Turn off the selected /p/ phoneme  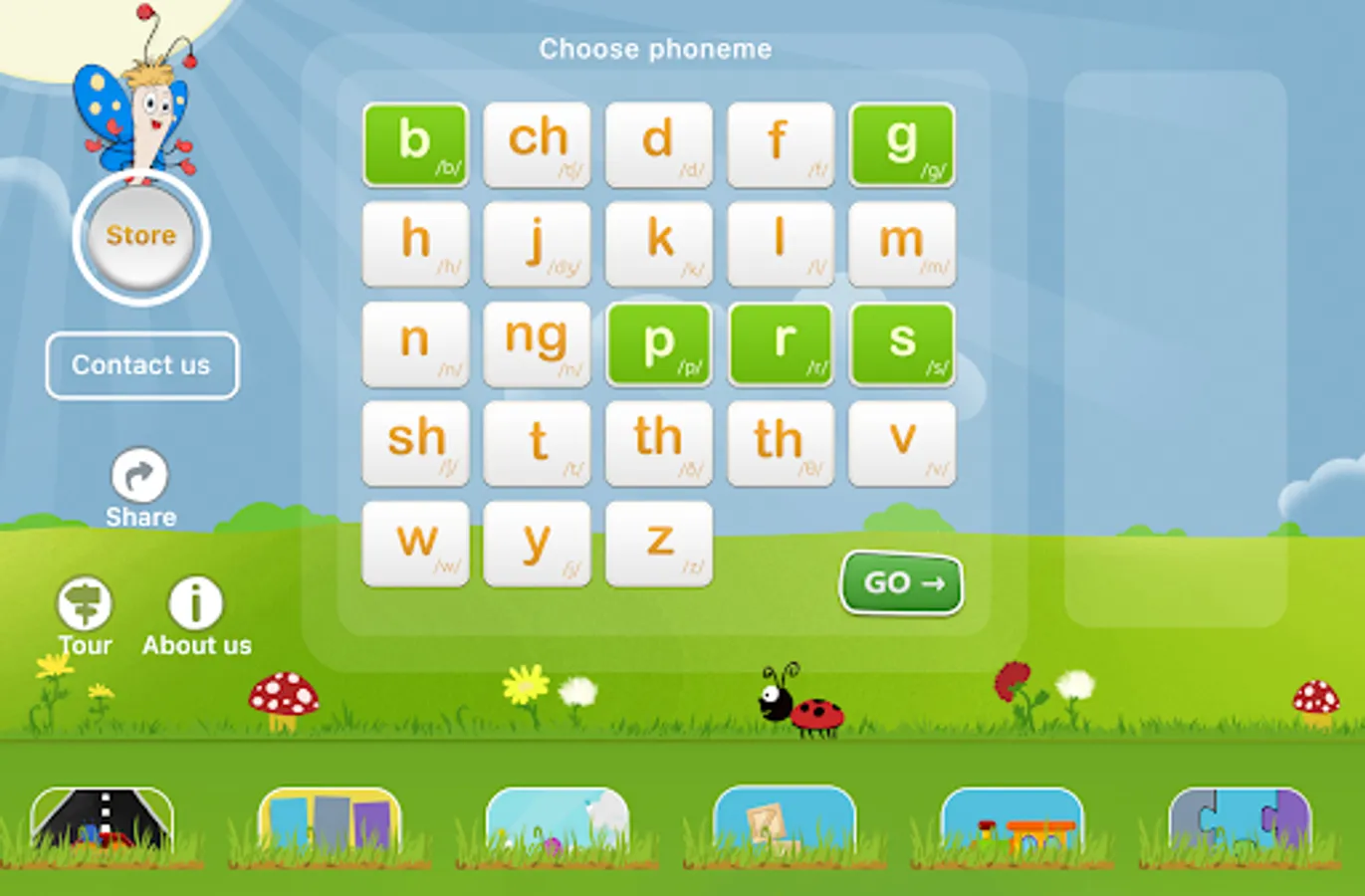click(658, 344)
